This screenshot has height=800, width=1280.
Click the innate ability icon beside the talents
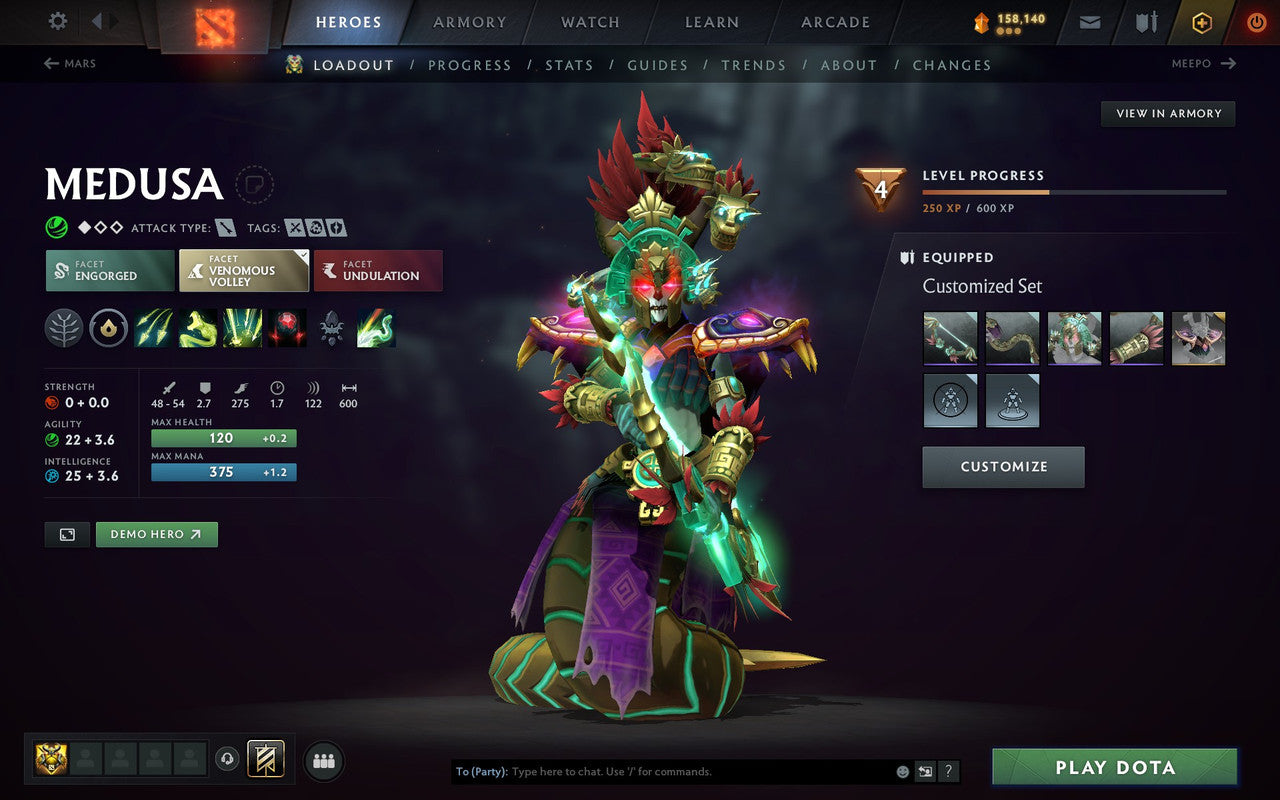[110, 328]
